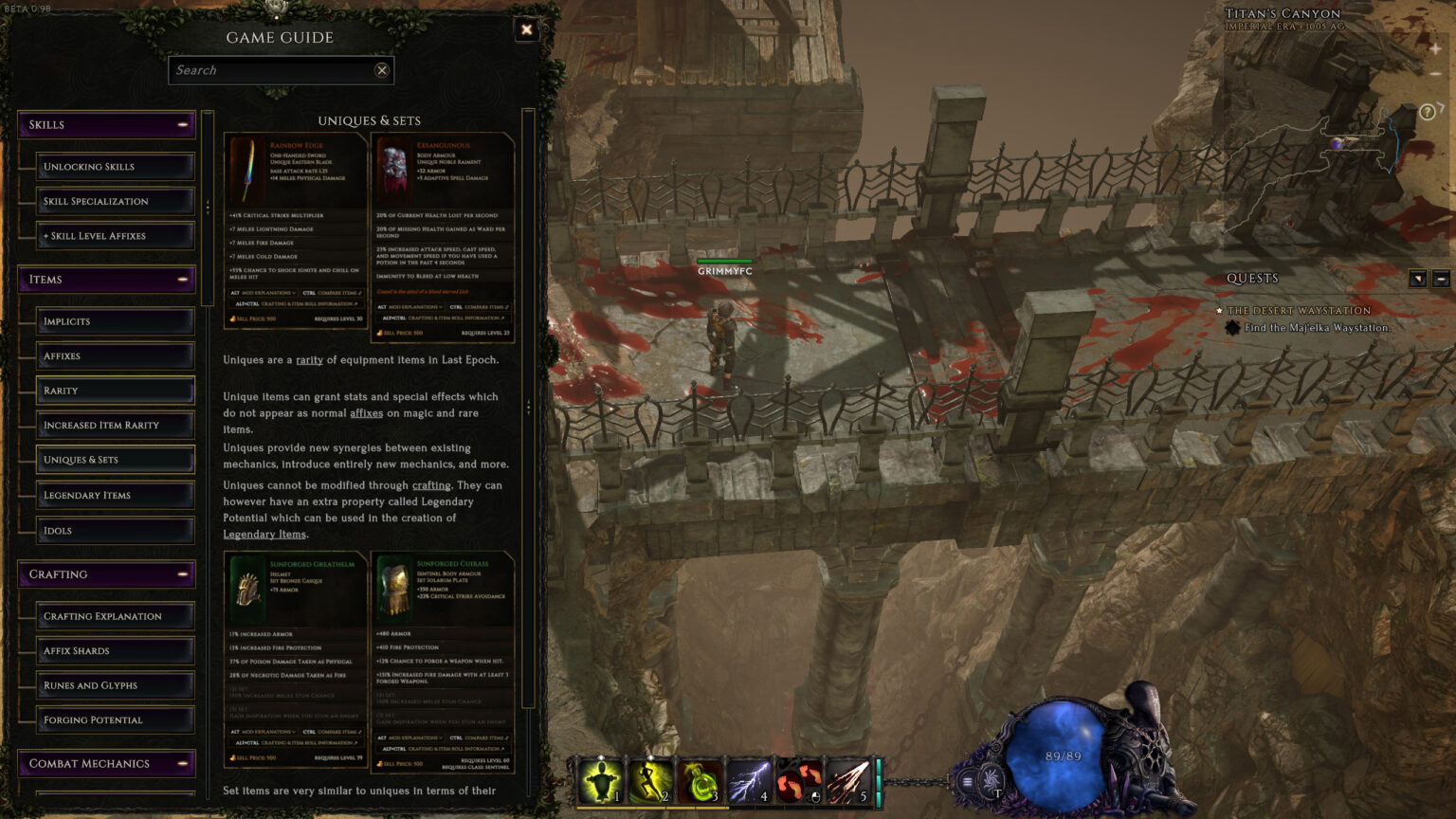Collapse the Skills section in the guide

(183, 124)
